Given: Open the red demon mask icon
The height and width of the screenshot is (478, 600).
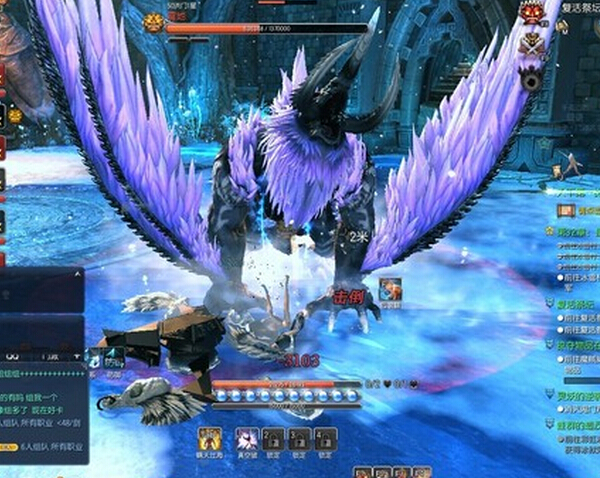Looking at the screenshot, I should click(531, 13).
